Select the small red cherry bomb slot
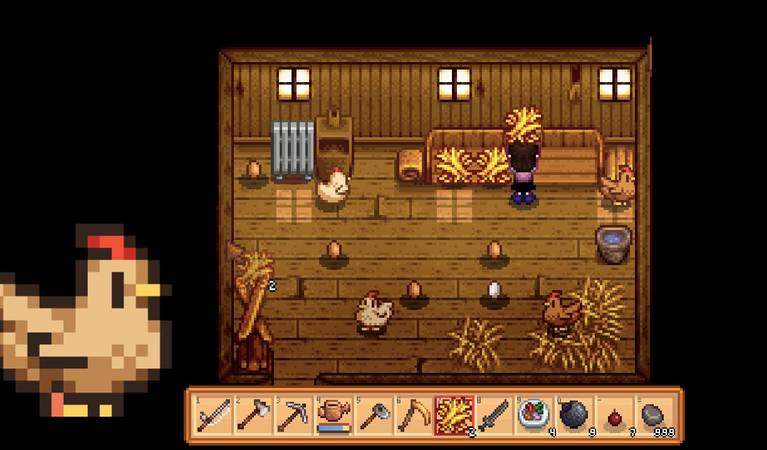Viewport: 767px width, 450px height. 613,415
